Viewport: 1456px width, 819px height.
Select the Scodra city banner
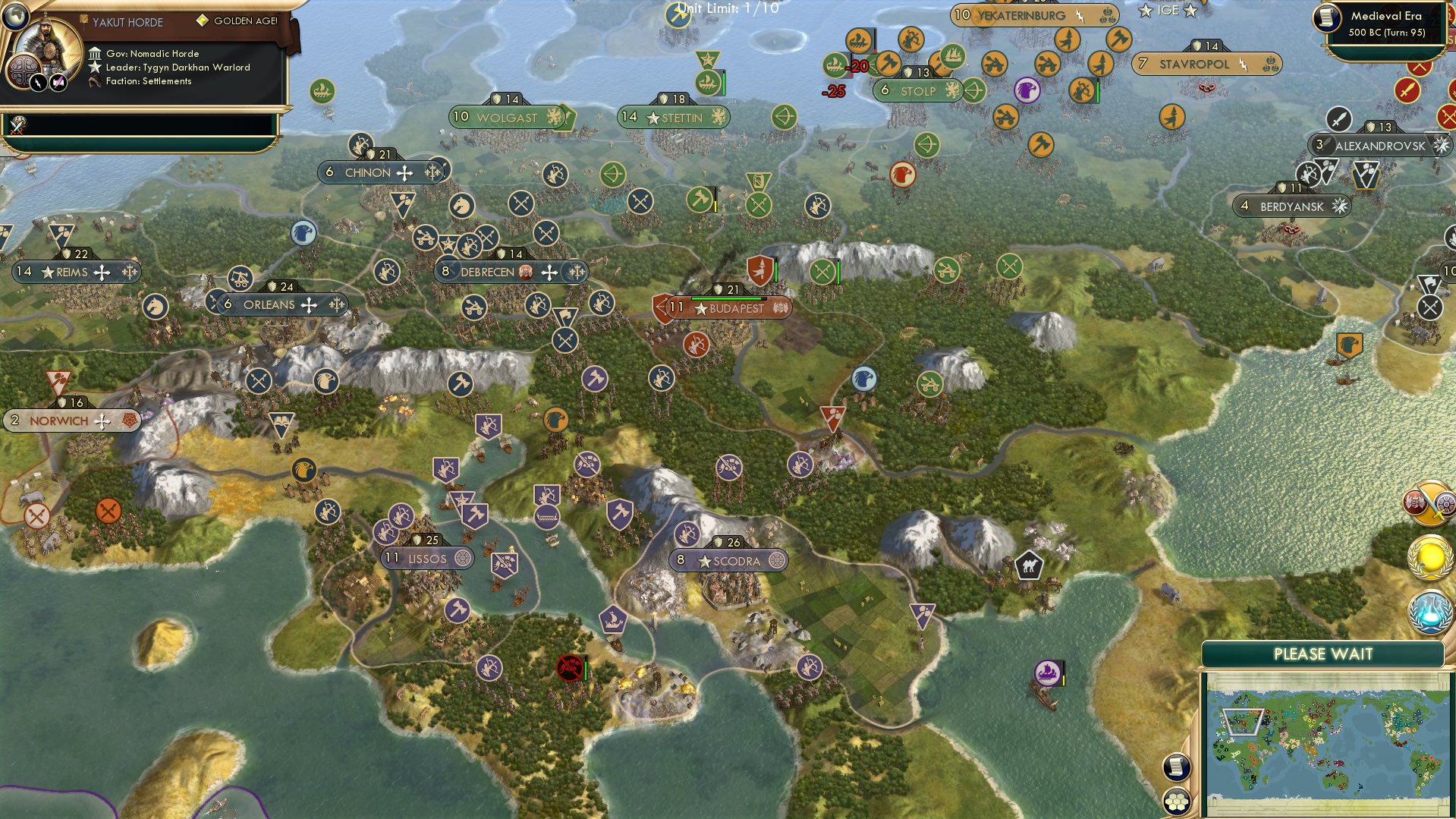pyautogui.click(x=727, y=560)
